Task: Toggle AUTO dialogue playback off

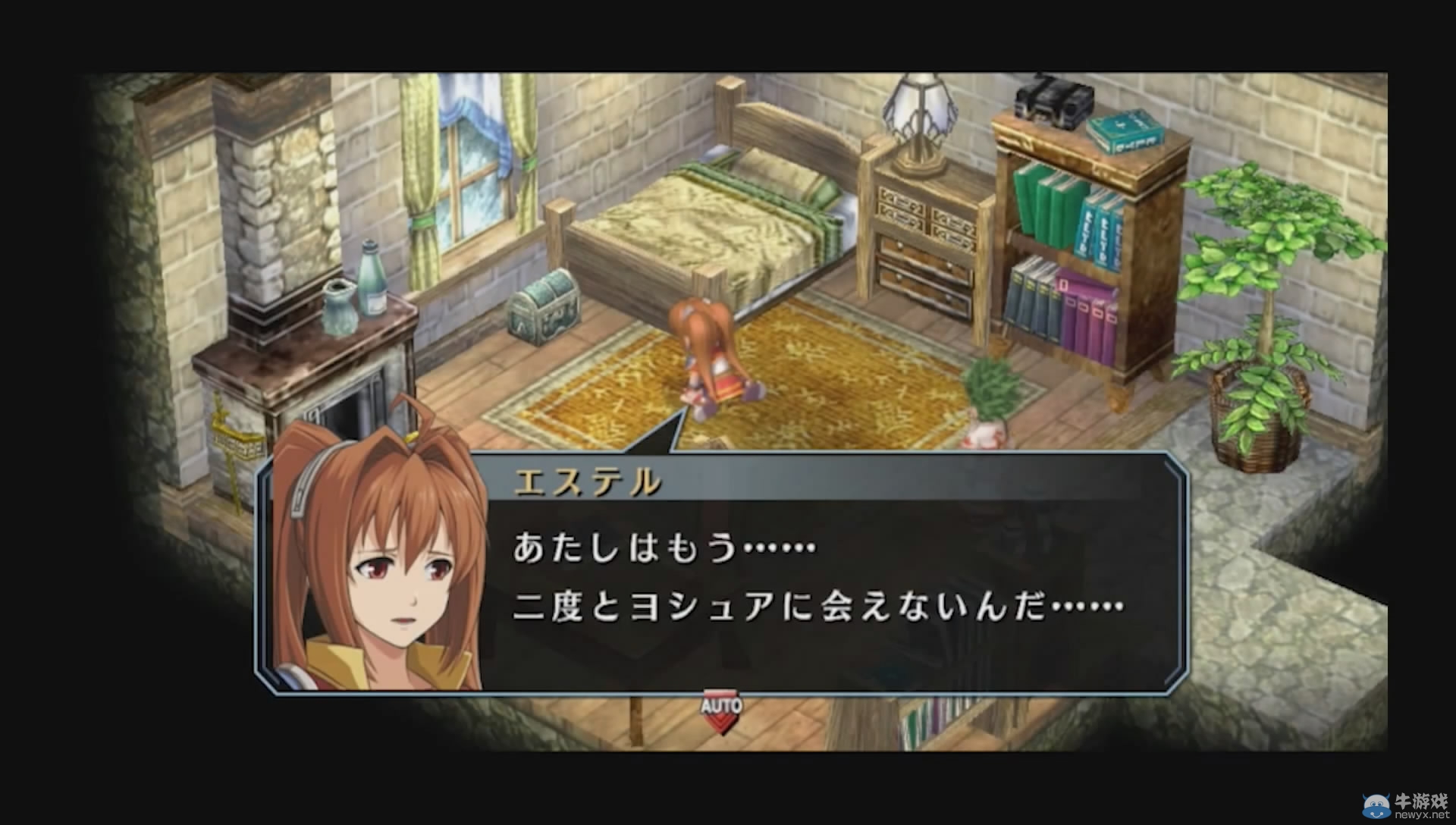Action: (721, 705)
